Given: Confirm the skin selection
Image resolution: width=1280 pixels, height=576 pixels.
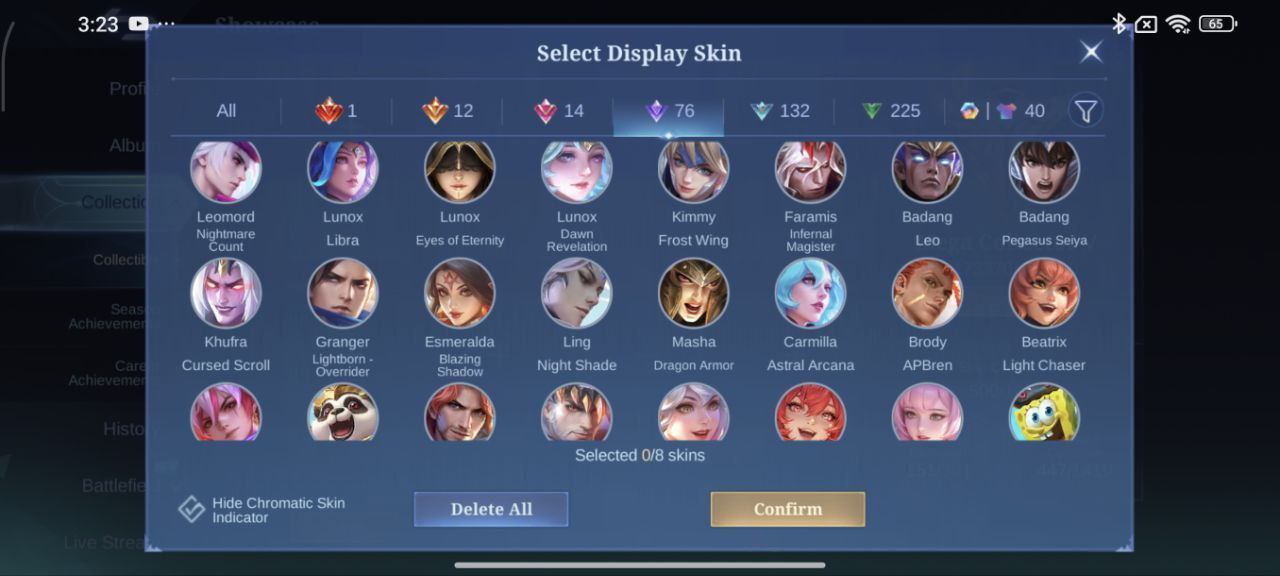Looking at the screenshot, I should click(x=788, y=509).
